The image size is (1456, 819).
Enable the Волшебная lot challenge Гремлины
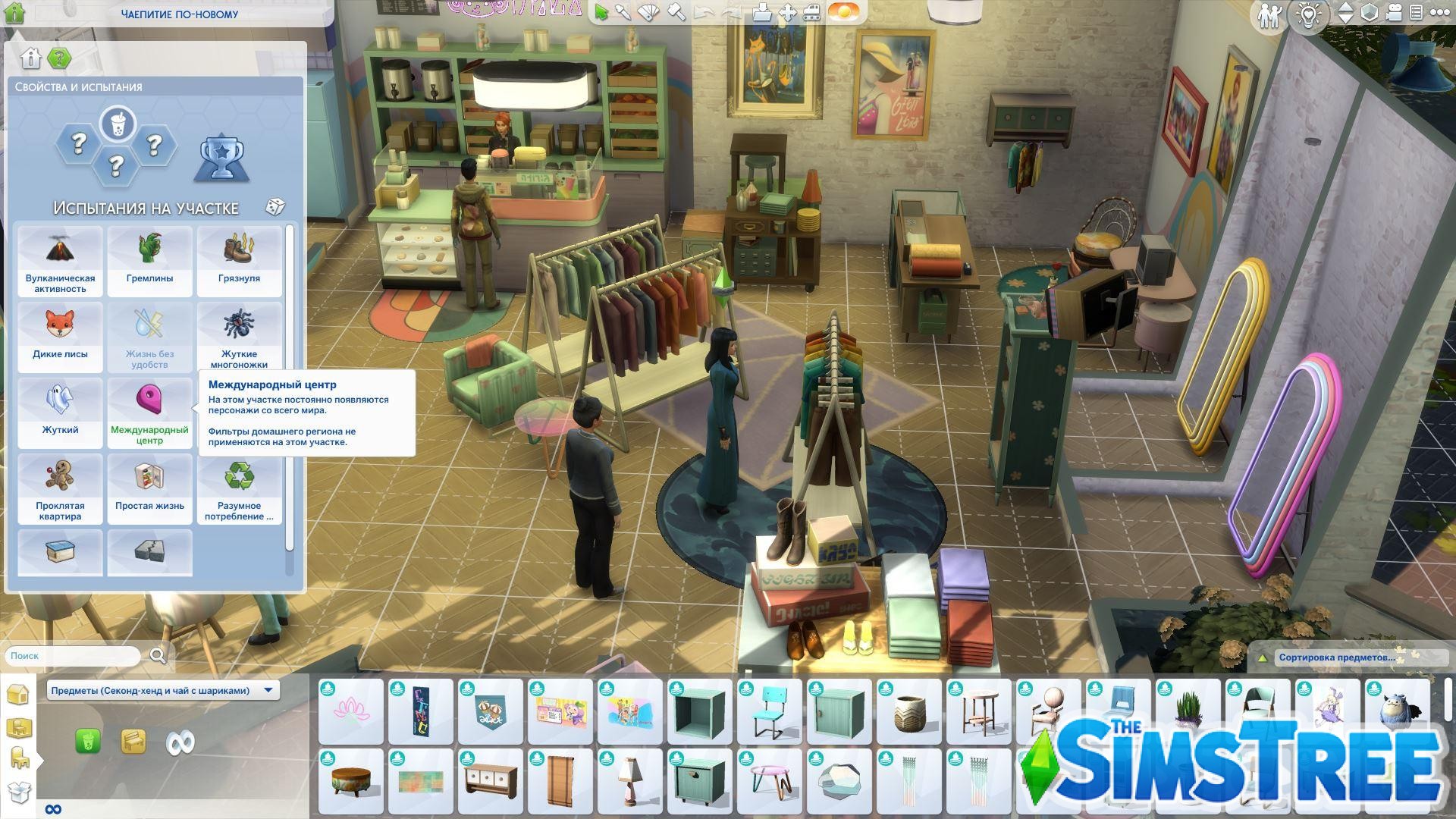point(149,261)
